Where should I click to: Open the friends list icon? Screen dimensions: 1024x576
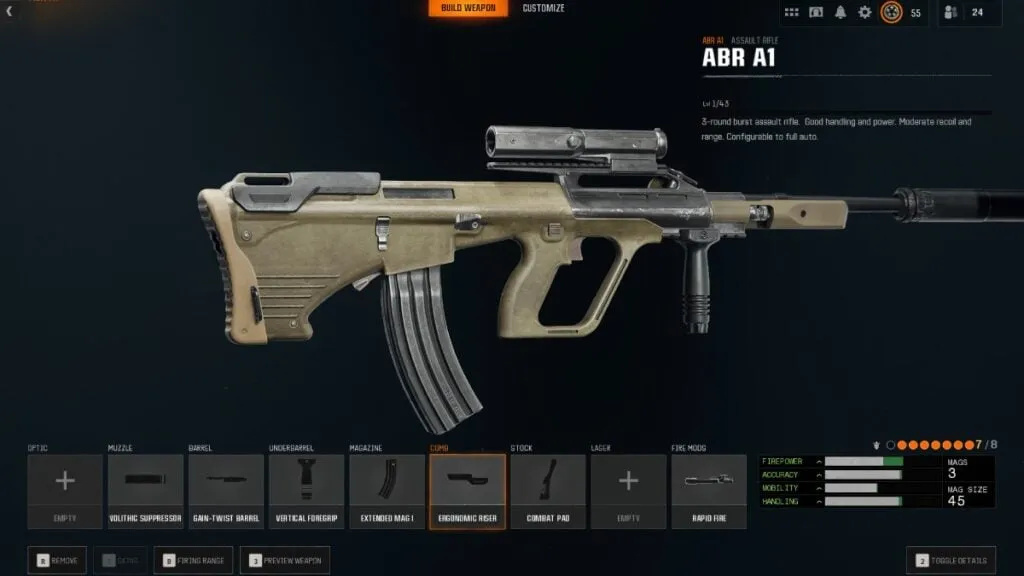click(950, 12)
